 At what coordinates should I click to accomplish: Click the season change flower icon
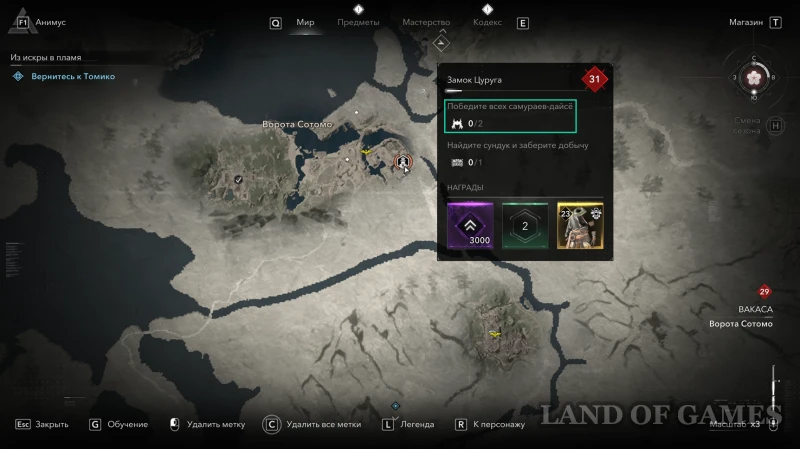[755, 77]
